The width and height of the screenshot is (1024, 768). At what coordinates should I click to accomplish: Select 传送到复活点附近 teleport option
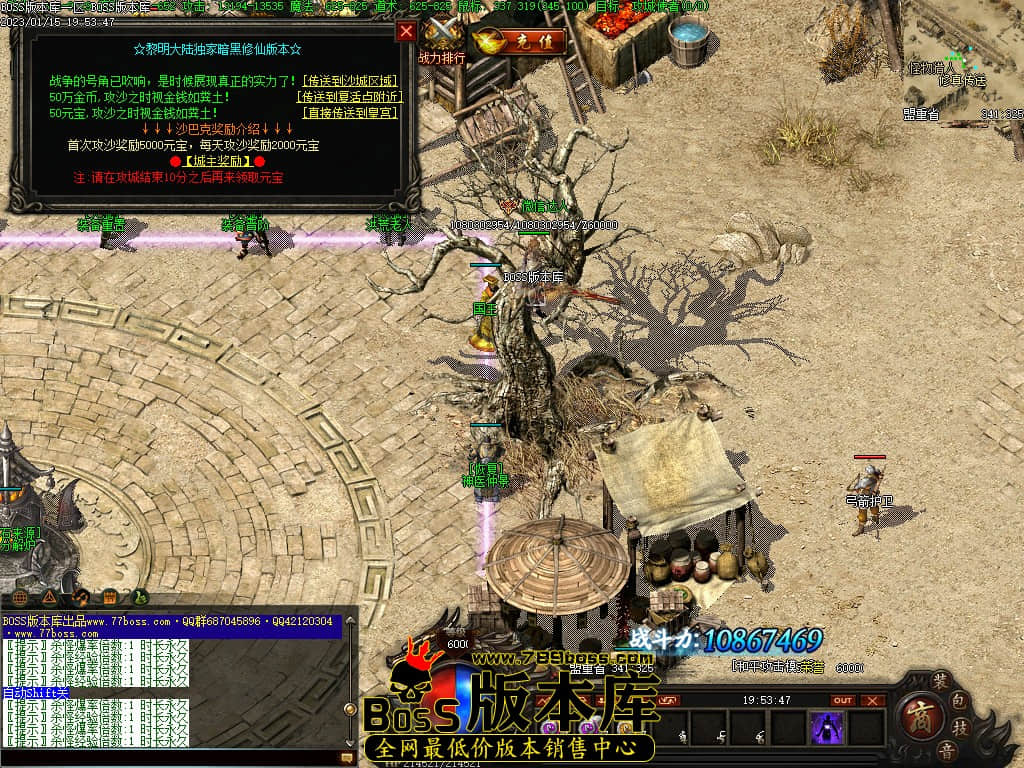(x=349, y=97)
